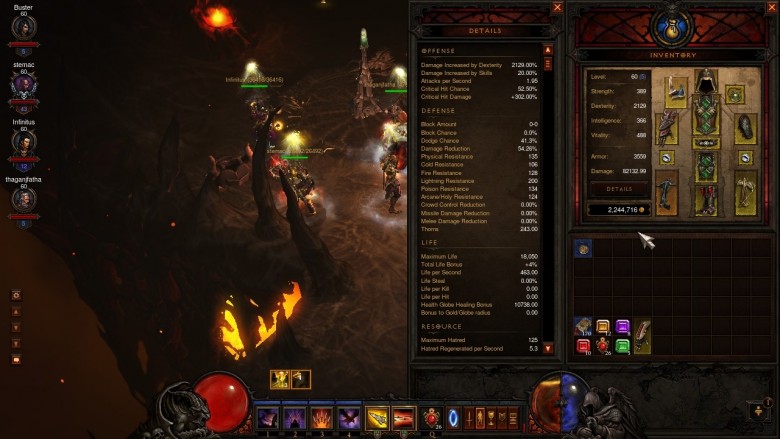Select the equipped boots slot
Screen dimensions: 780x439
tap(707, 196)
